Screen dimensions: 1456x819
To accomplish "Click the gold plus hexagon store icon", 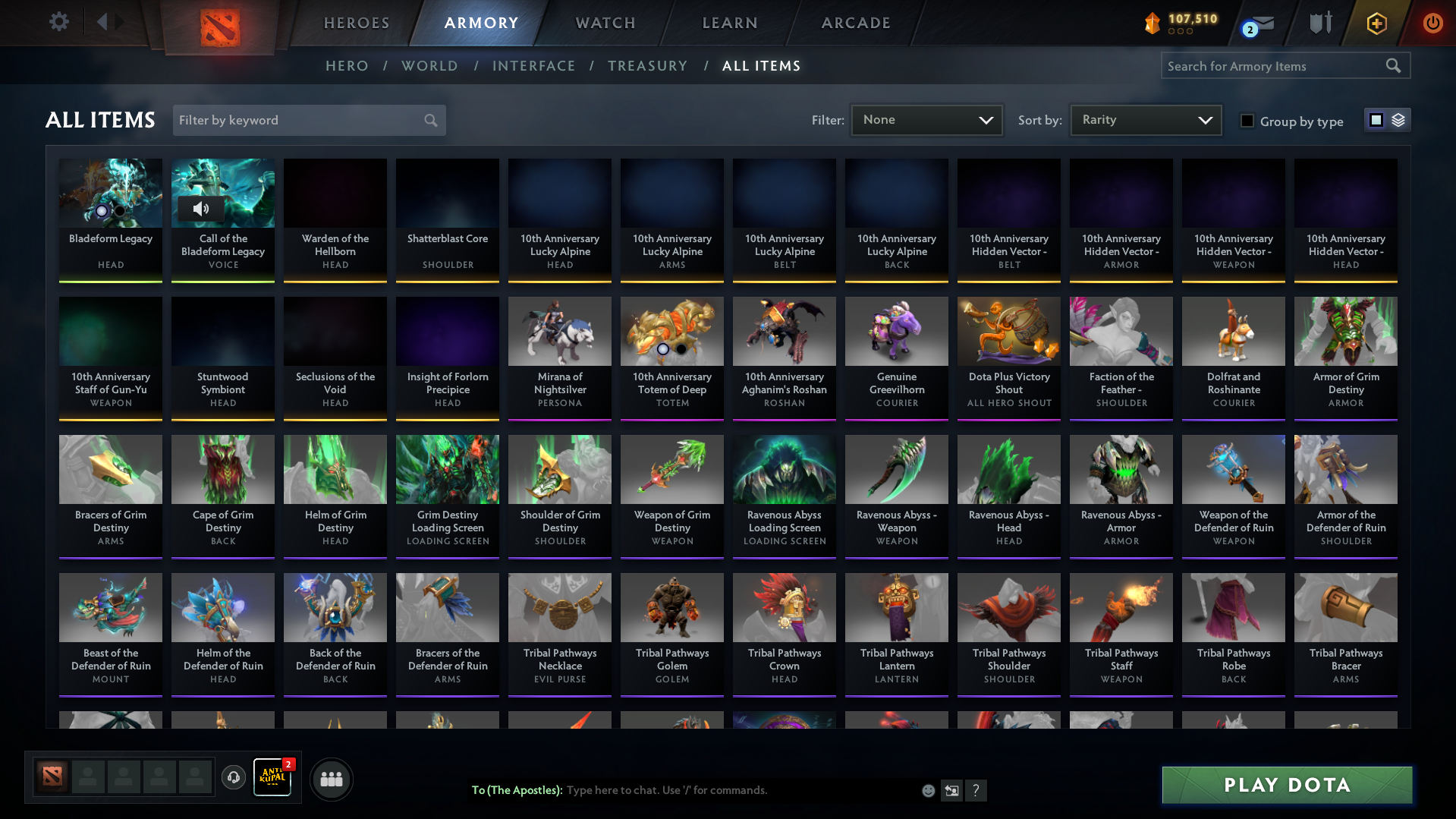I will point(1376,23).
